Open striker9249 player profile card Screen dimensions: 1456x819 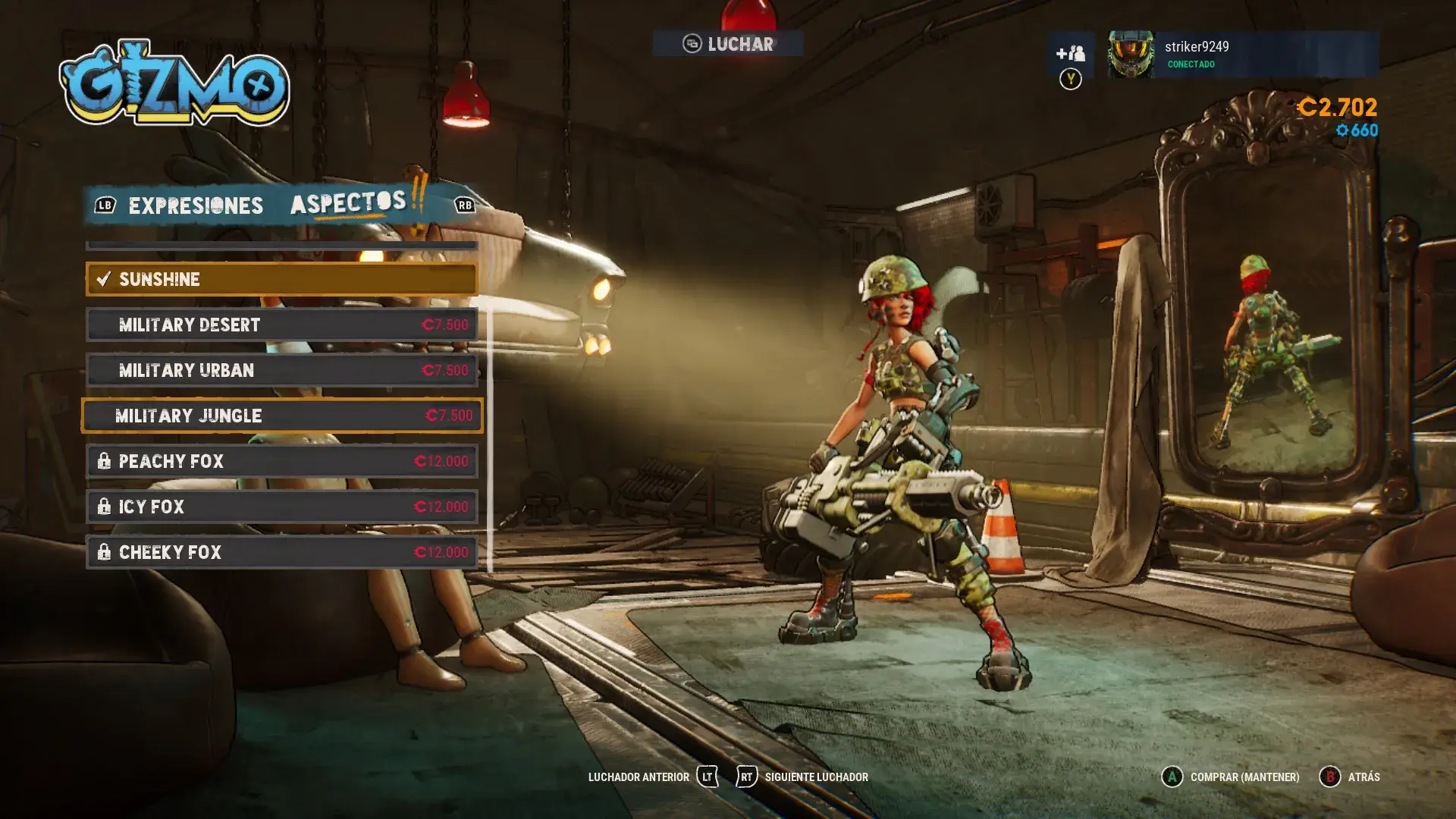(1242, 55)
